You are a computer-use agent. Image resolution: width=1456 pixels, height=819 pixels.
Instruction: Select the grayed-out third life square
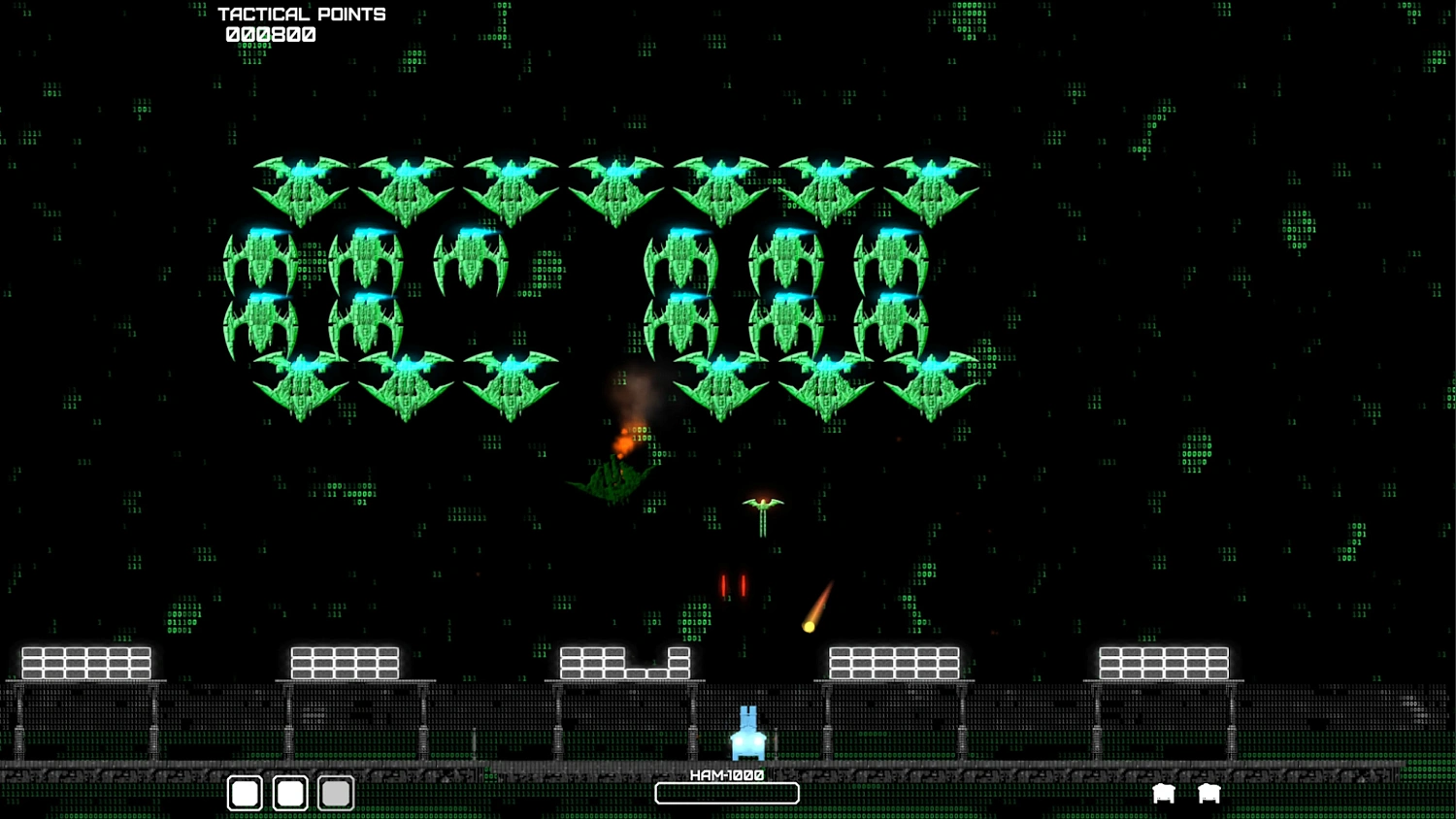pyautogui.click(x=335, y=793)
